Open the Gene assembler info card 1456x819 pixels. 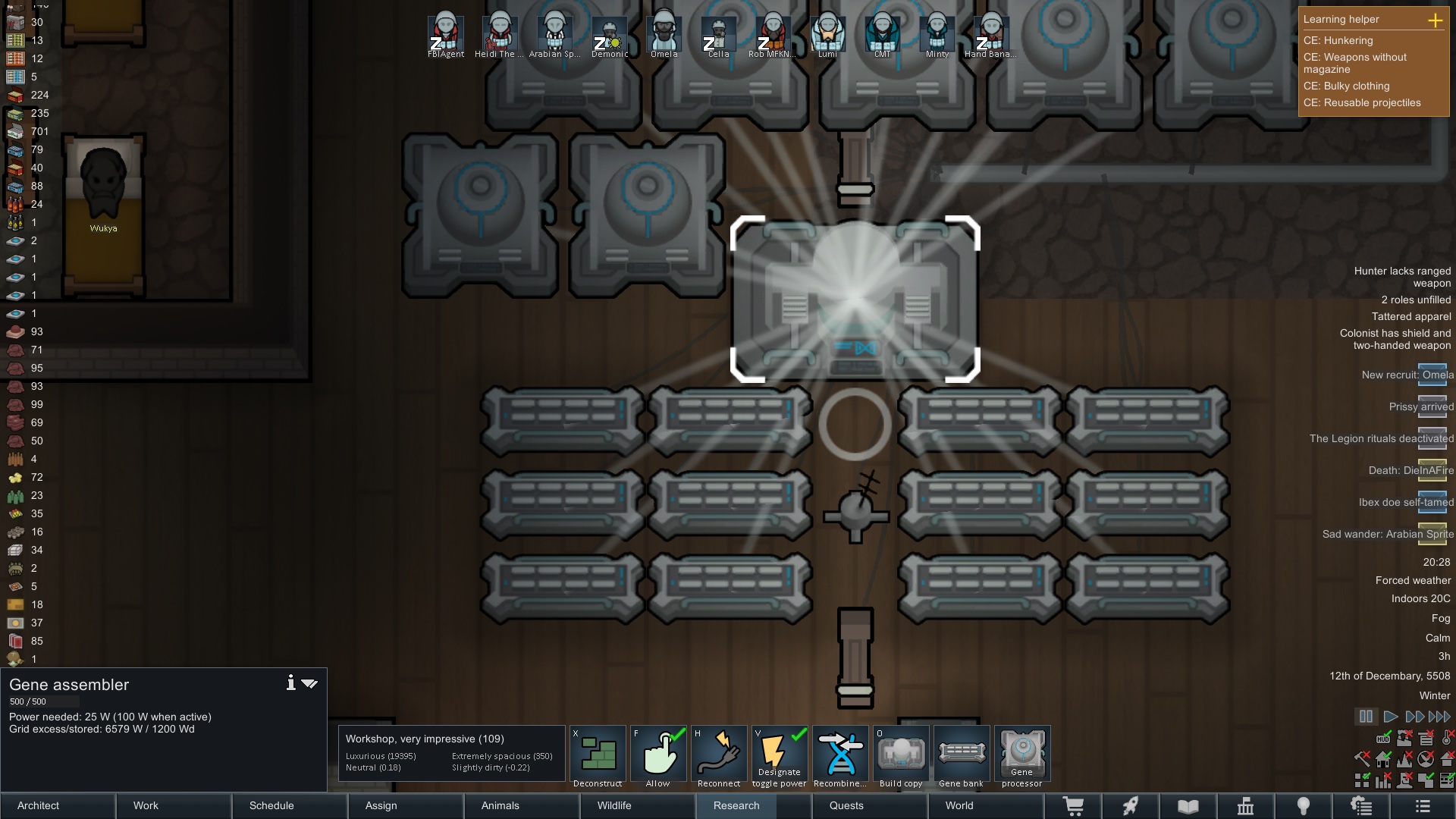point(290,682)
